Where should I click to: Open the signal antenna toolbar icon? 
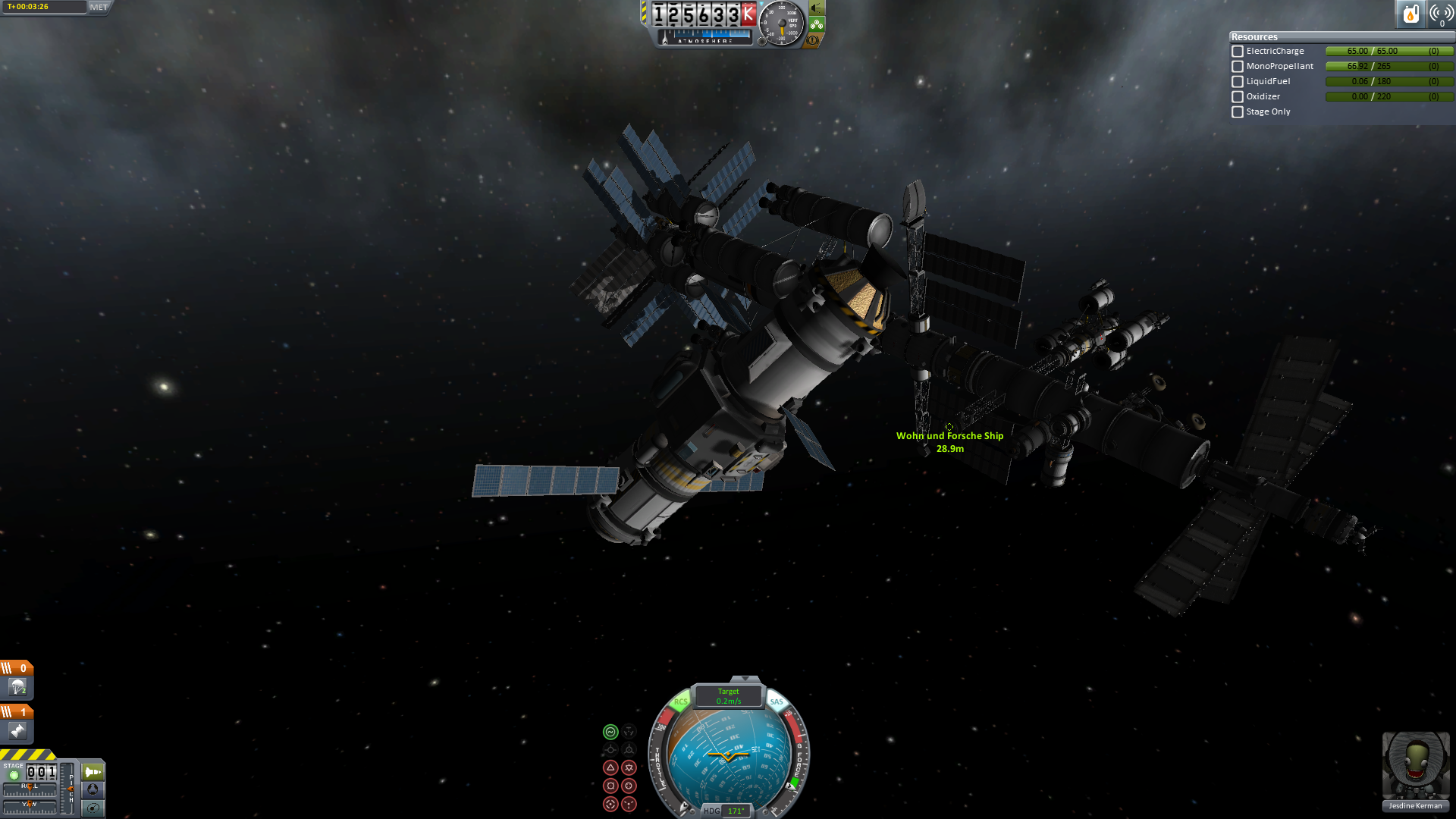(1441, 14)
